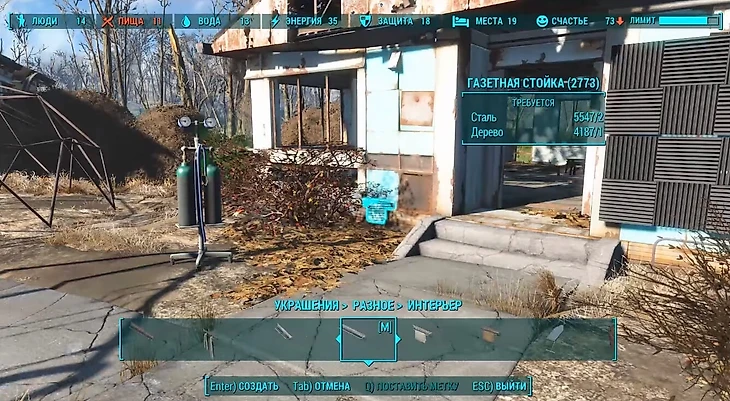This screenshot has height=401, width=730.
Task: Open the Разное subcategory in the breadcrumb
Action: click(x=375, y=305)
